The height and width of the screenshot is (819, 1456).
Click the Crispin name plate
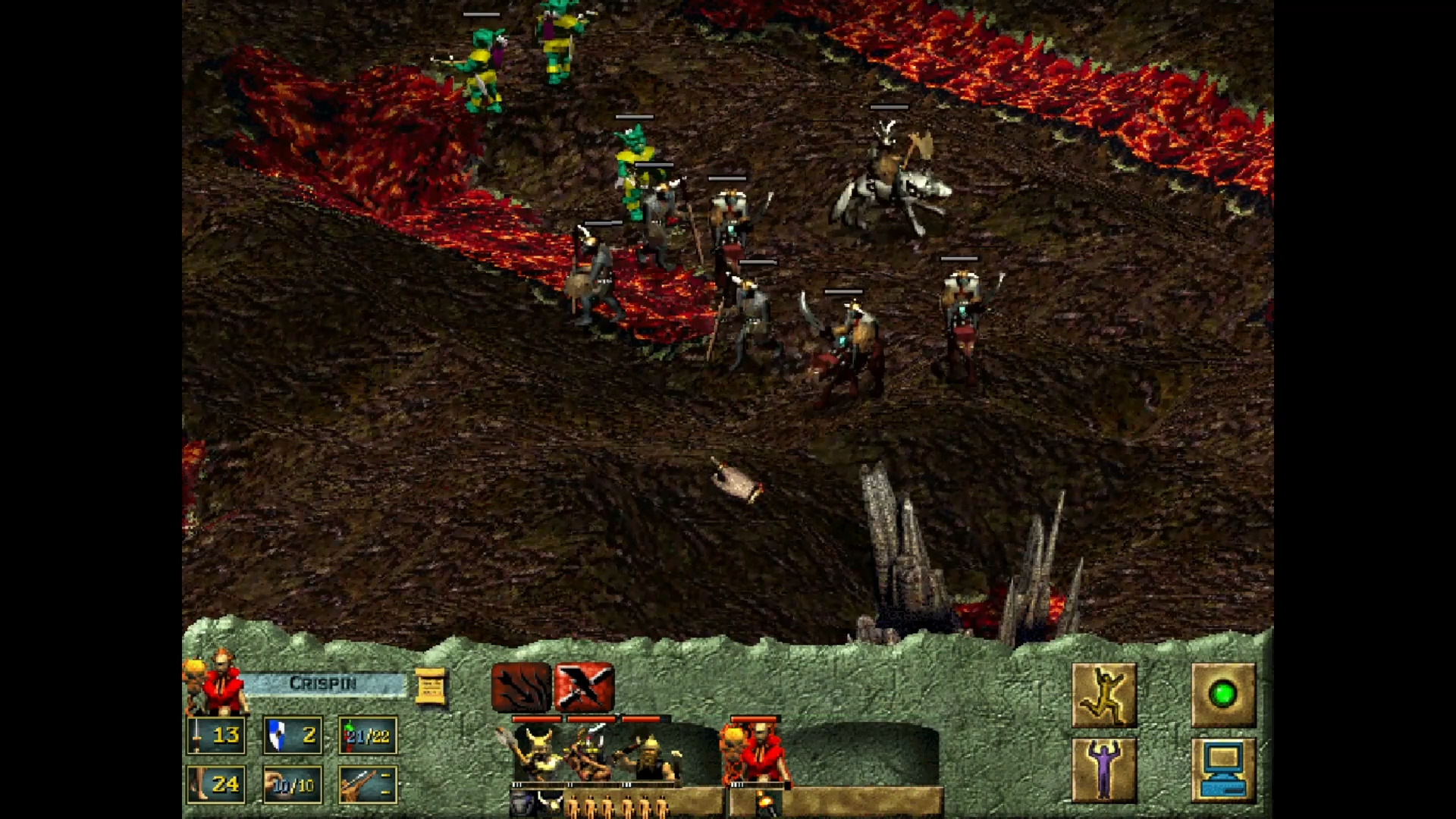323,682
